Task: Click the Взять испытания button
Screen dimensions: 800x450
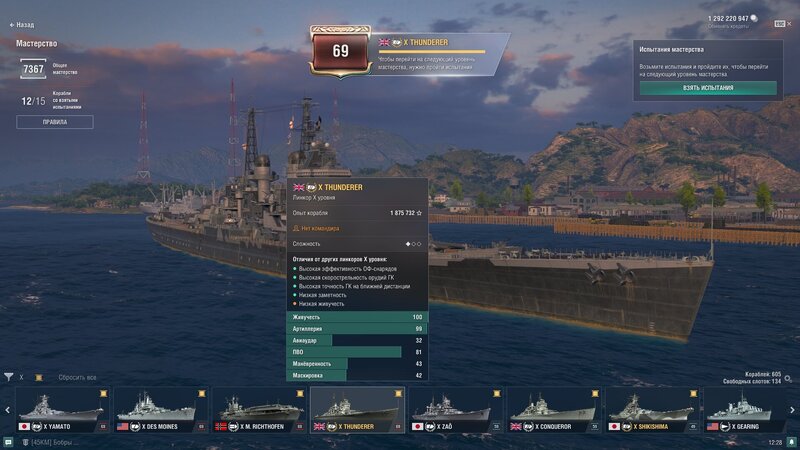Action: (x=708, y=88)
